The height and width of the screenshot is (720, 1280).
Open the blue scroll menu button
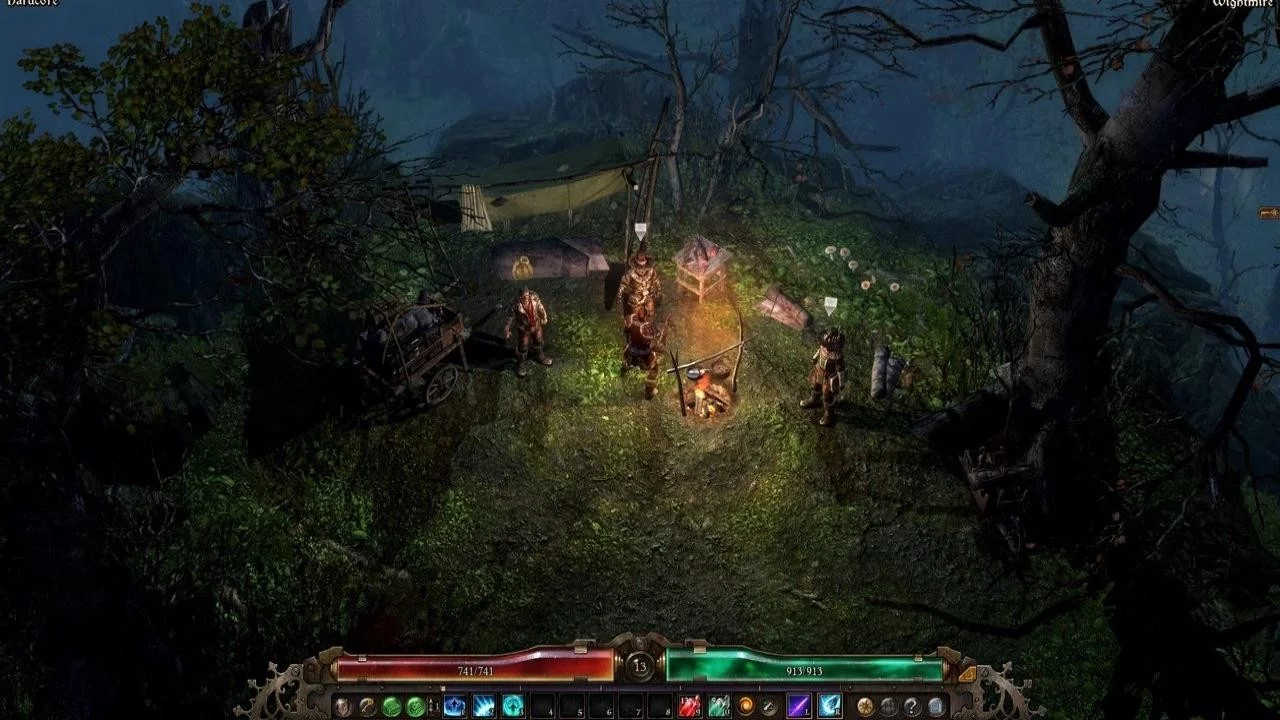click(936, 706)
